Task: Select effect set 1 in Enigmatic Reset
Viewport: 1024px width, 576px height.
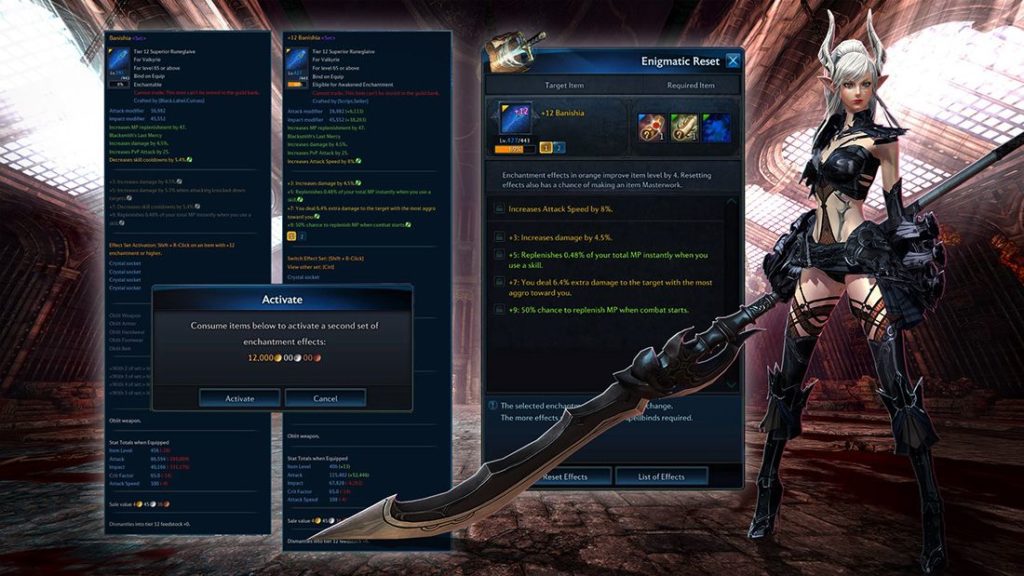Action: coord(546,147)
